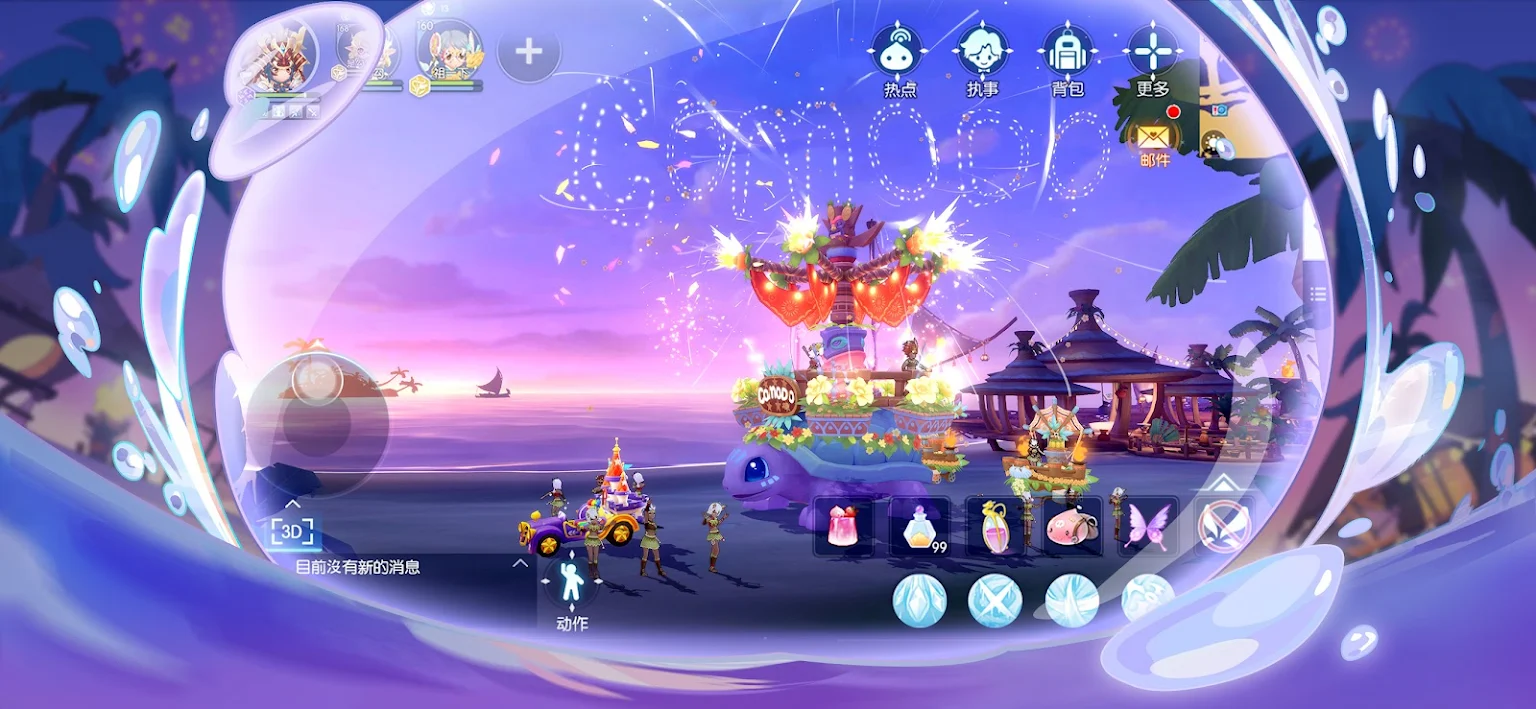Click the crossed-out wings icon slot
The width and height of the screenshot is (1536, 709).
coord(1224,526)
